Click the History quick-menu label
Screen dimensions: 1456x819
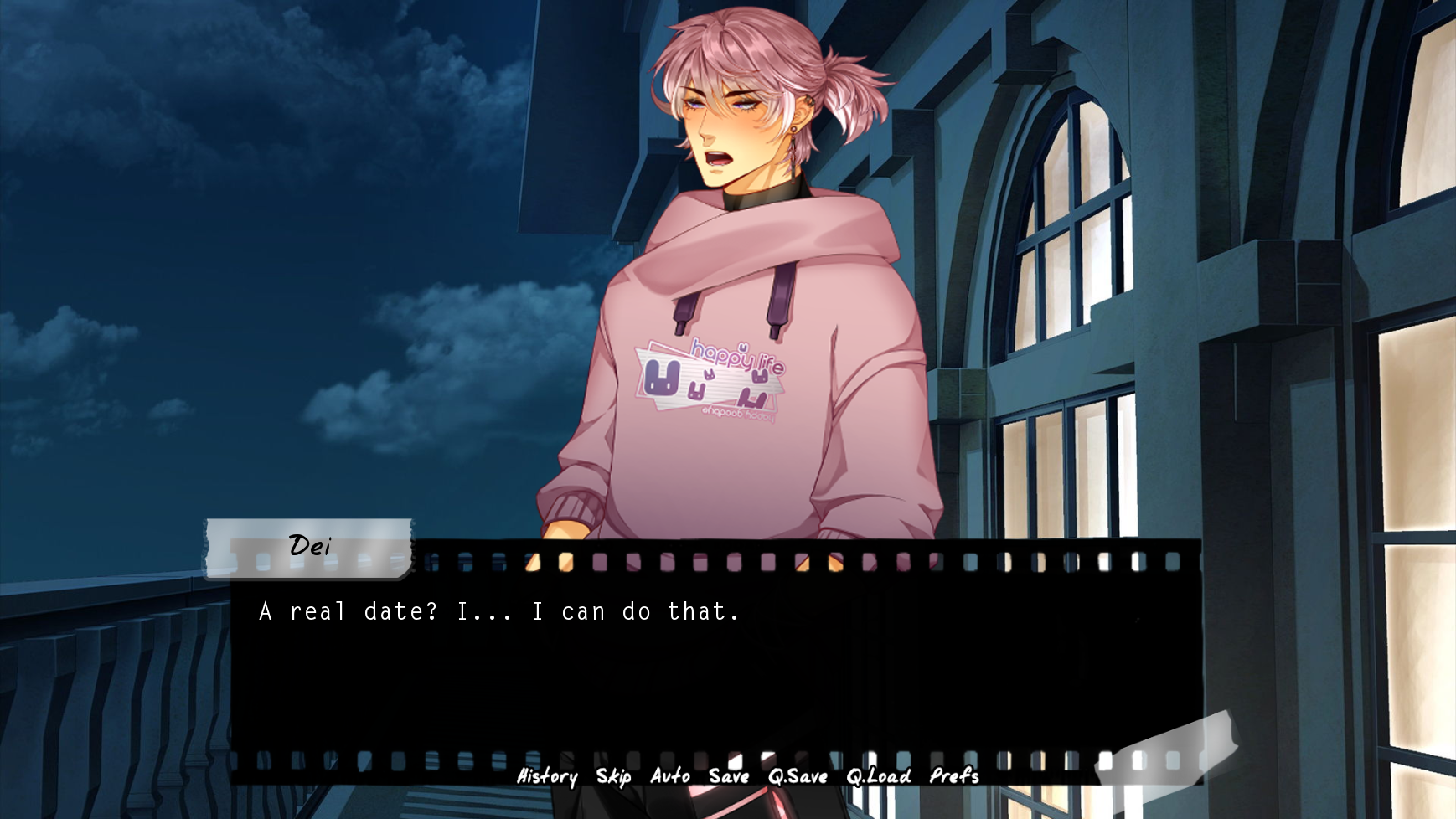[546, 777]
